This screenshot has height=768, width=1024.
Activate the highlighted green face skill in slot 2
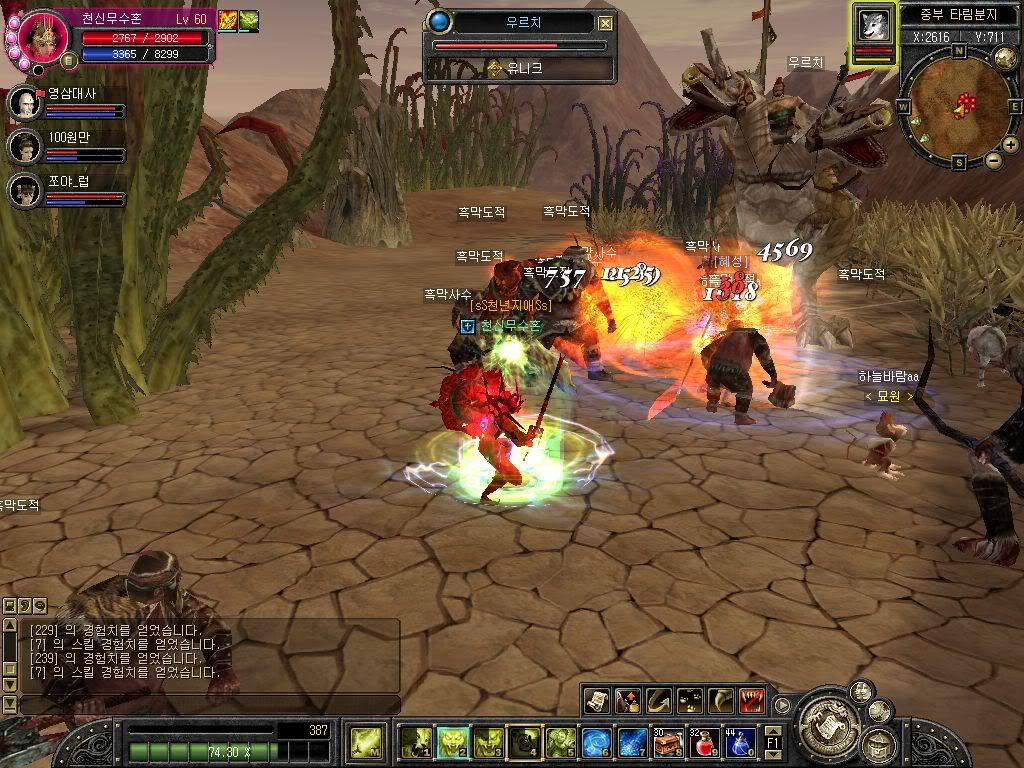pyautogui.click(x=453, y=743)
